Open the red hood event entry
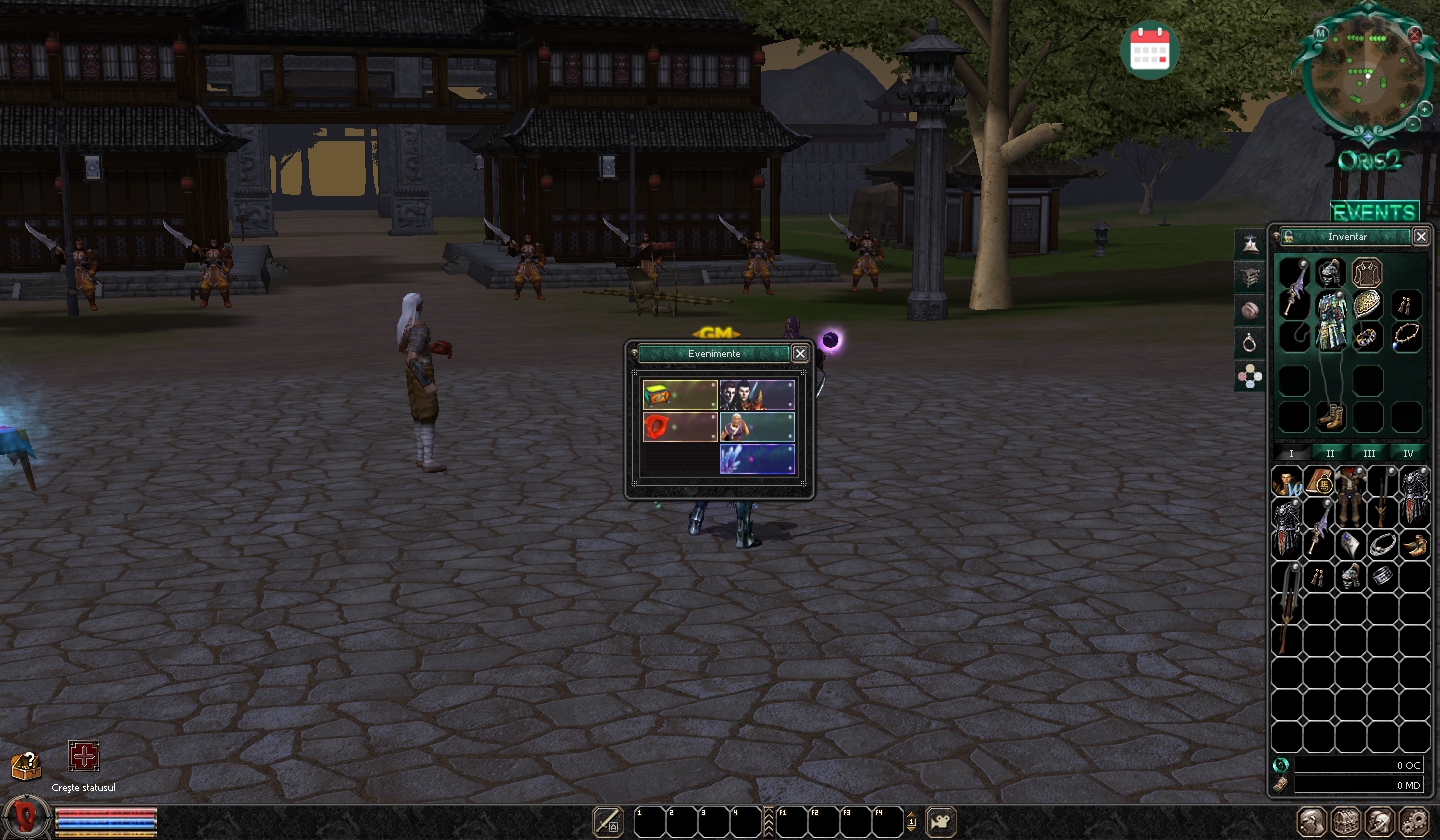This screenshot has height=840, width=1440. point(680,427)
